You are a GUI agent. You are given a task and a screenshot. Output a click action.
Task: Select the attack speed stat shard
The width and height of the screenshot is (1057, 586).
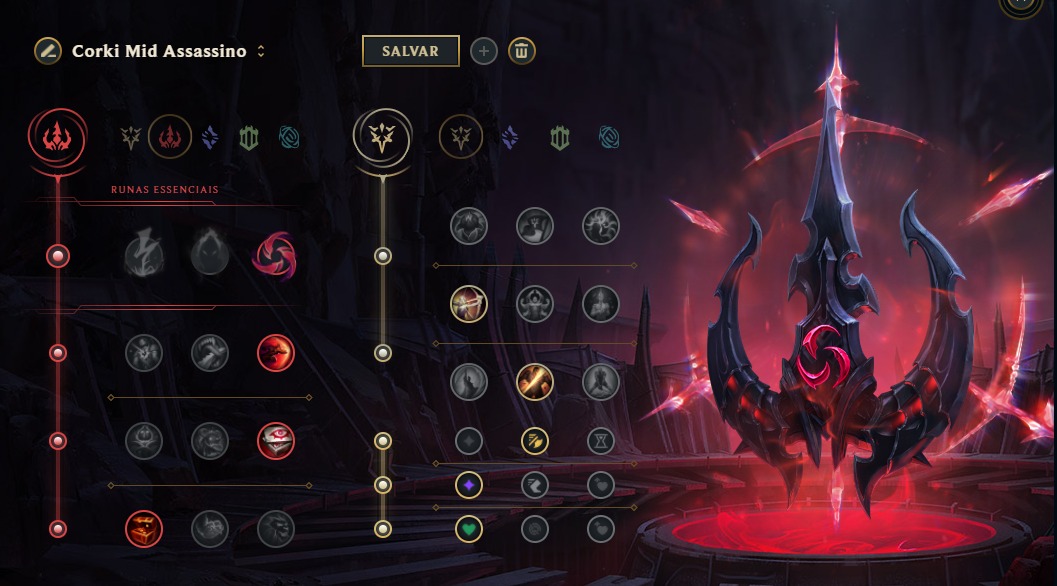point(535,440)
